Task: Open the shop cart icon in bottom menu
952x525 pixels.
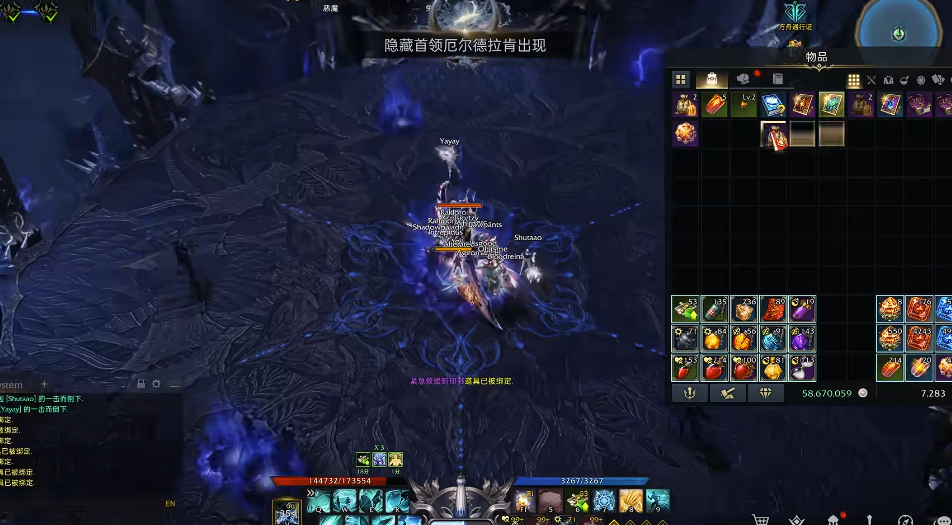Action: [x=761, y=519]
